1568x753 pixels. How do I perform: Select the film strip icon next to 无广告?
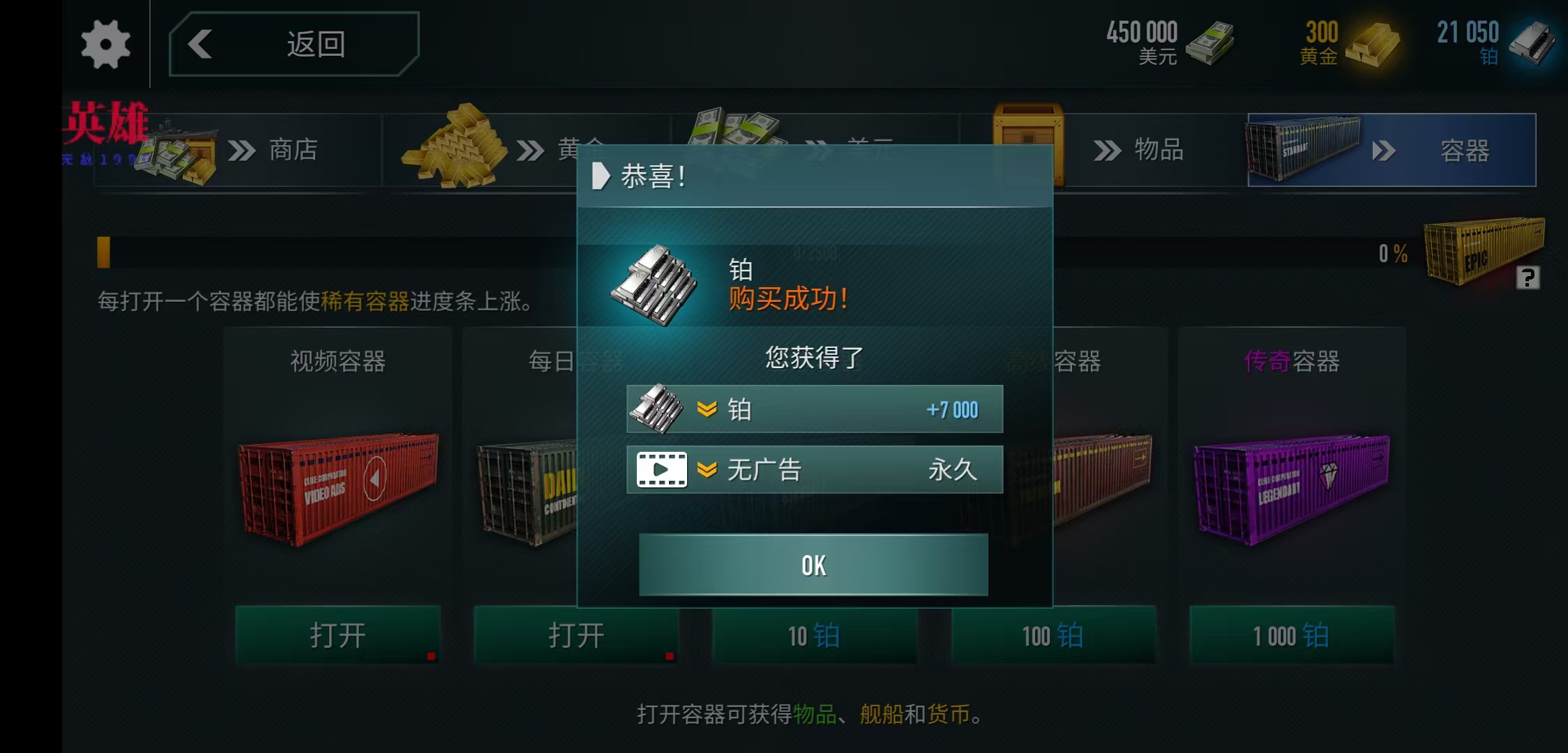click(661, 469)
